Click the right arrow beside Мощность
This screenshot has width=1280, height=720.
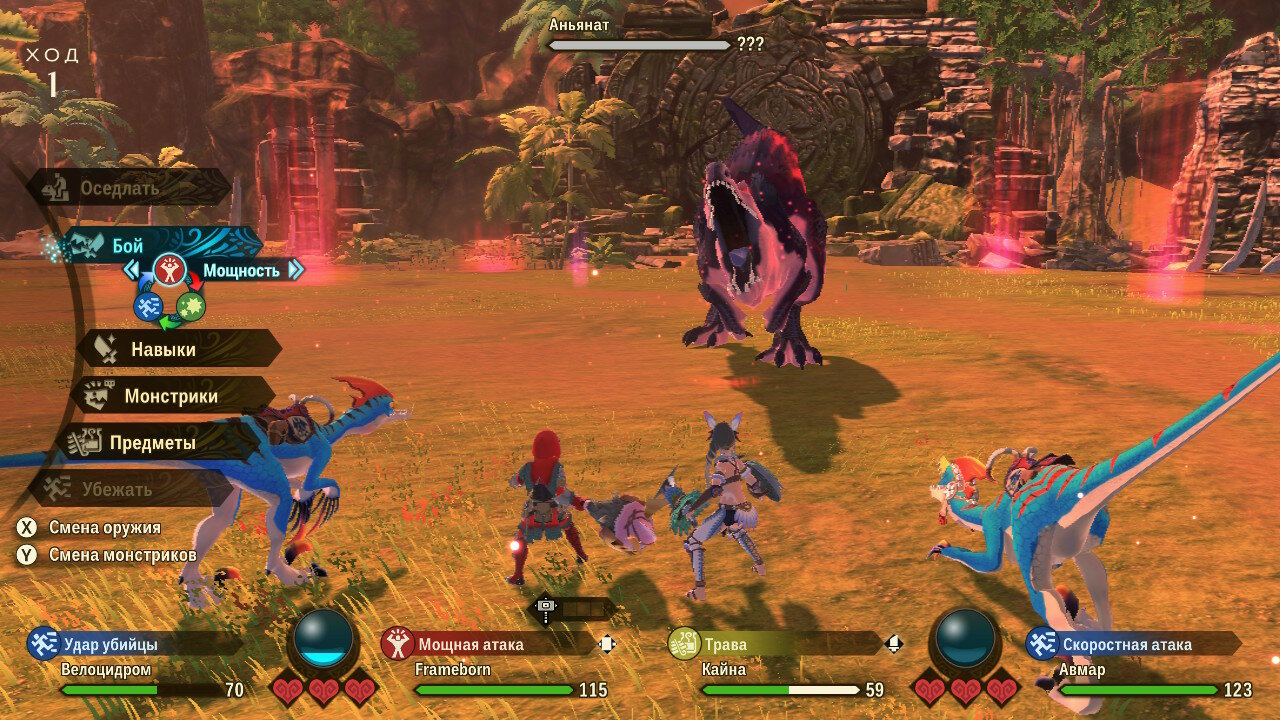(x=295, y=270)
